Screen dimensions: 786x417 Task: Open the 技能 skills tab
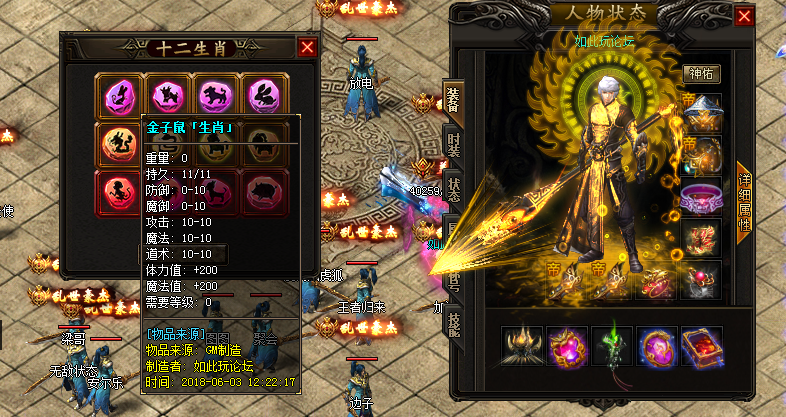[x=453, y=322]
